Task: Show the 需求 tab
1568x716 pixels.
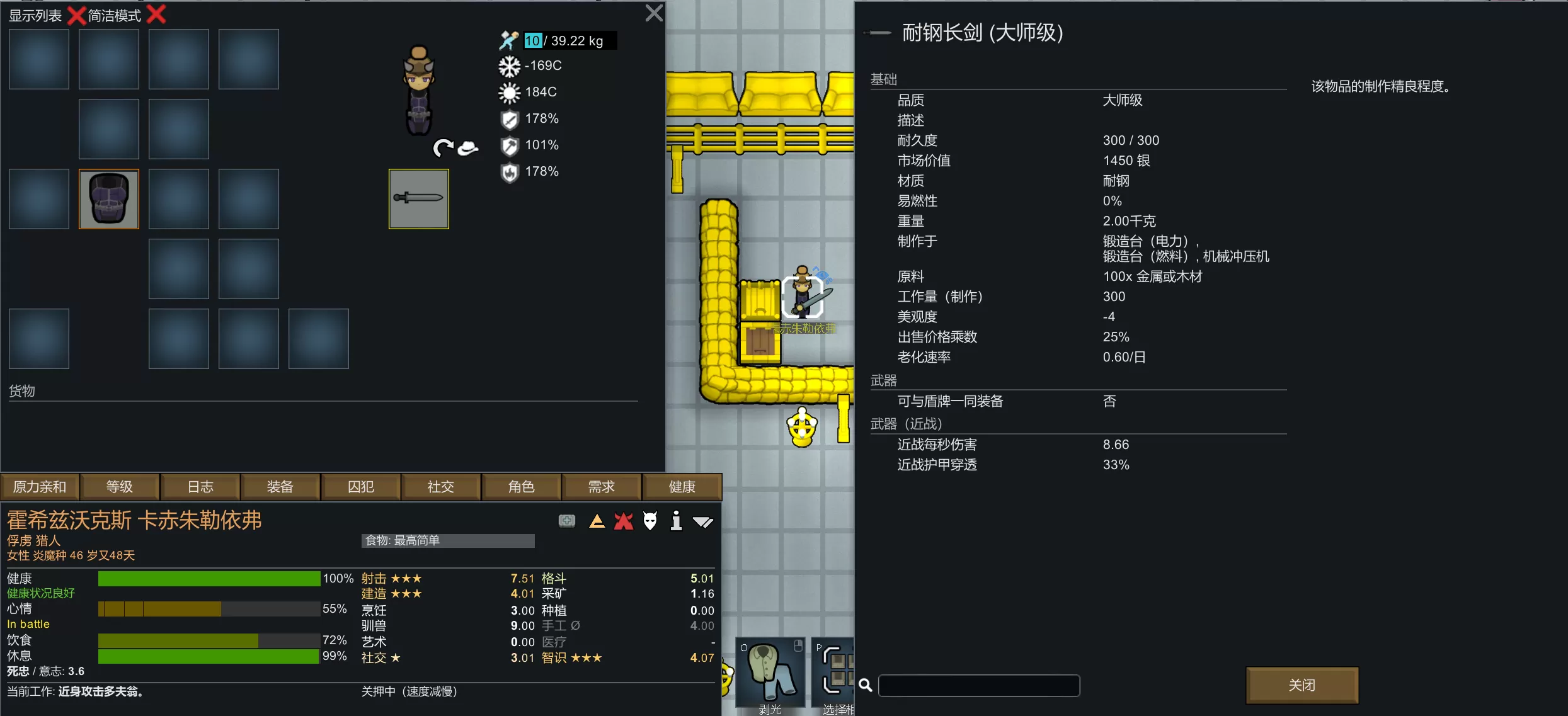Action: tap(602, 487)
